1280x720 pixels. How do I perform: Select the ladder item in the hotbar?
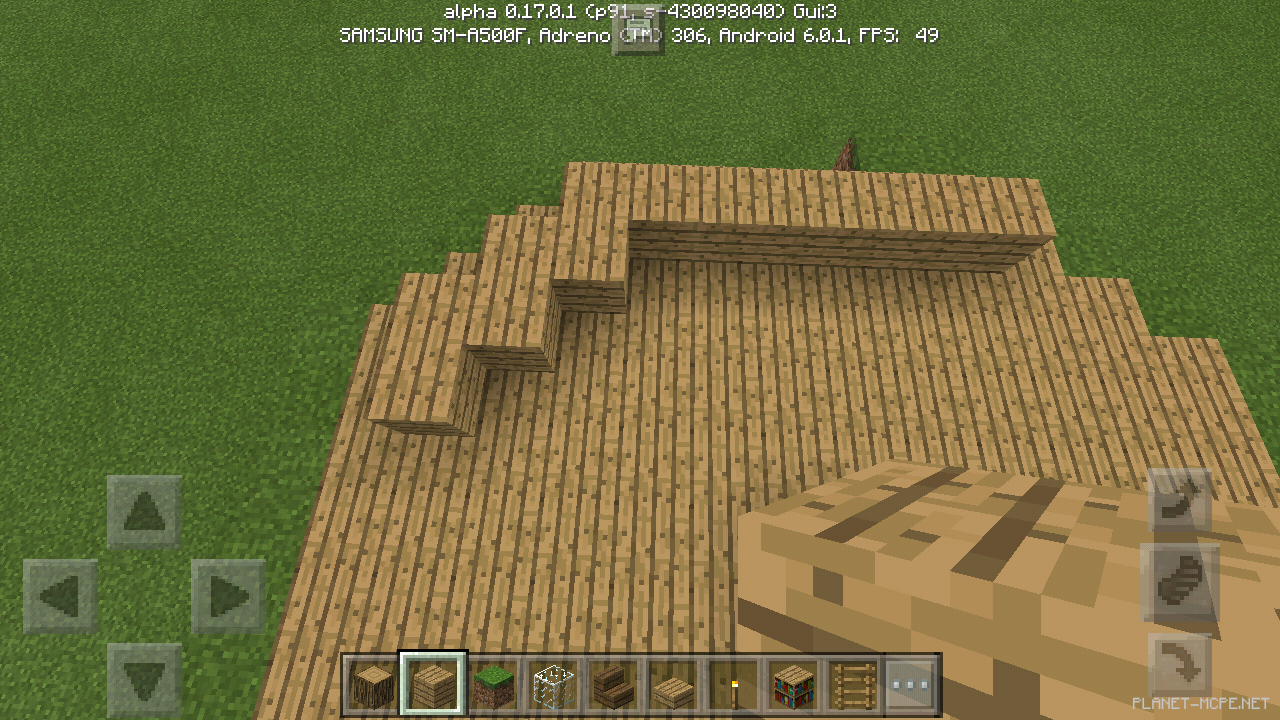(852, 684)
